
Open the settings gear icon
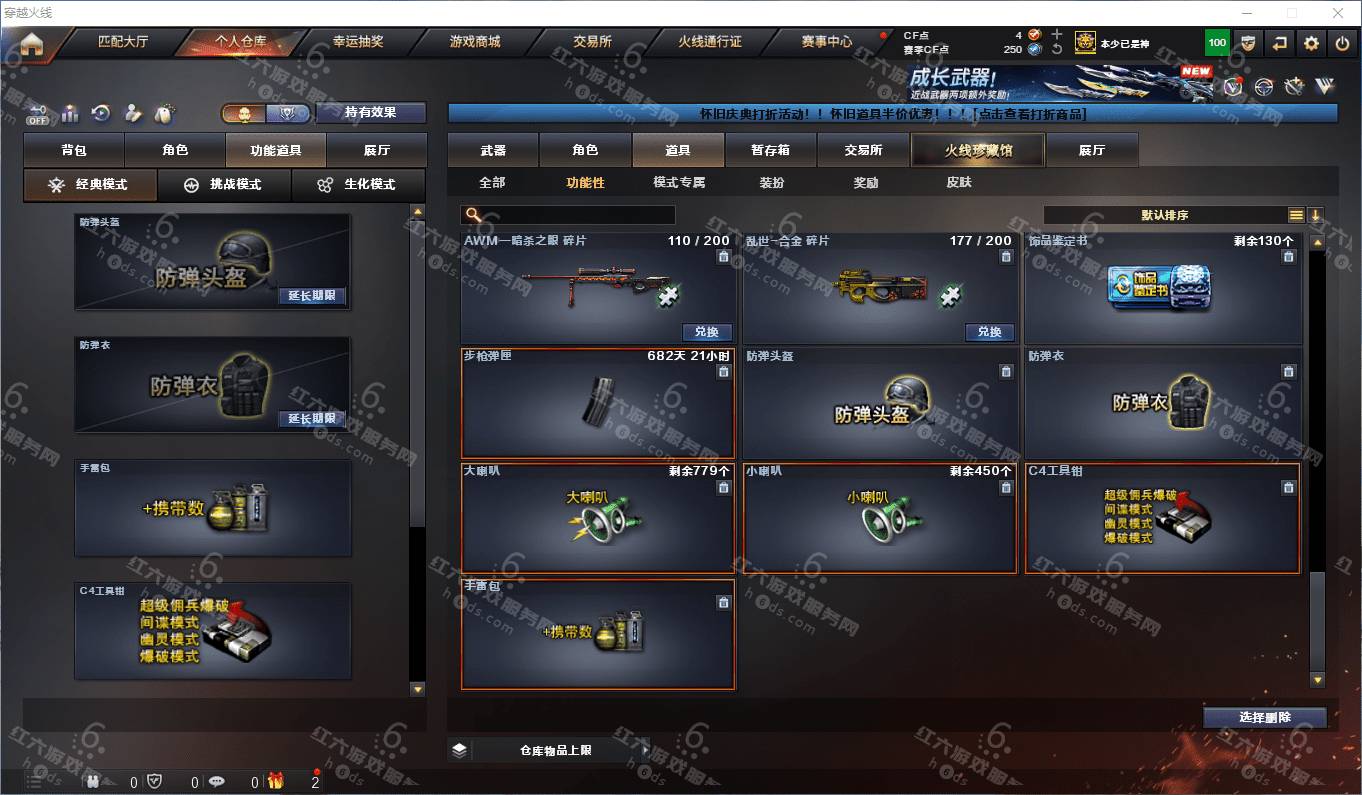(1311, 43)
